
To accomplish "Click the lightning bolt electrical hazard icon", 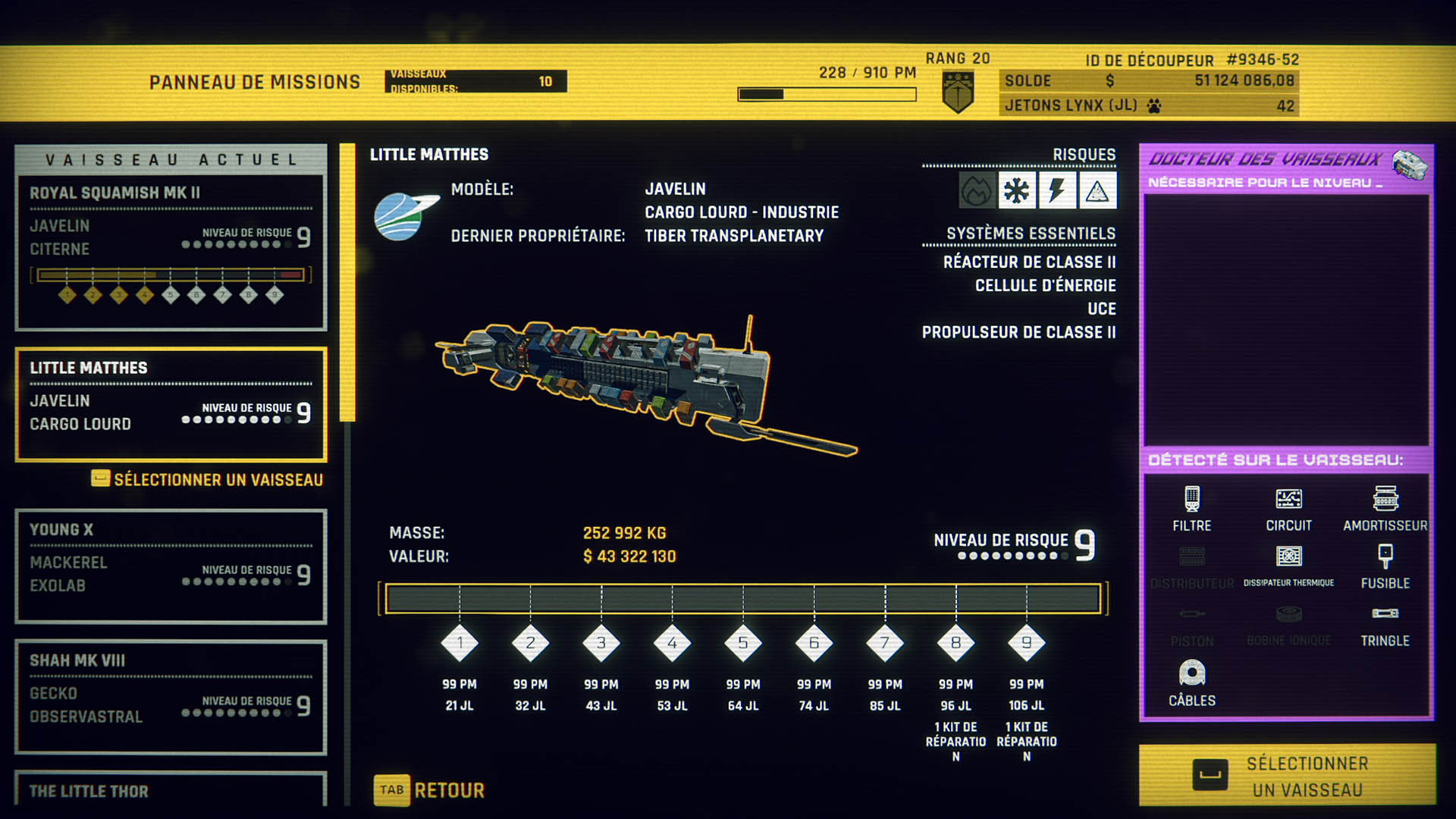I will (x=1056, y=190).
